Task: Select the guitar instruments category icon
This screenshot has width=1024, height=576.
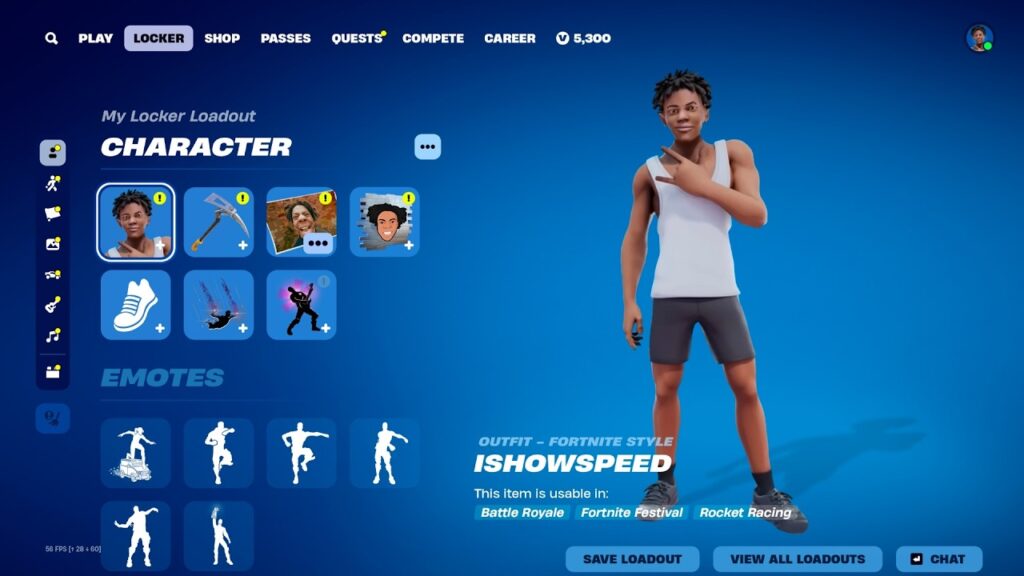Action: click(x=53, y=305)
